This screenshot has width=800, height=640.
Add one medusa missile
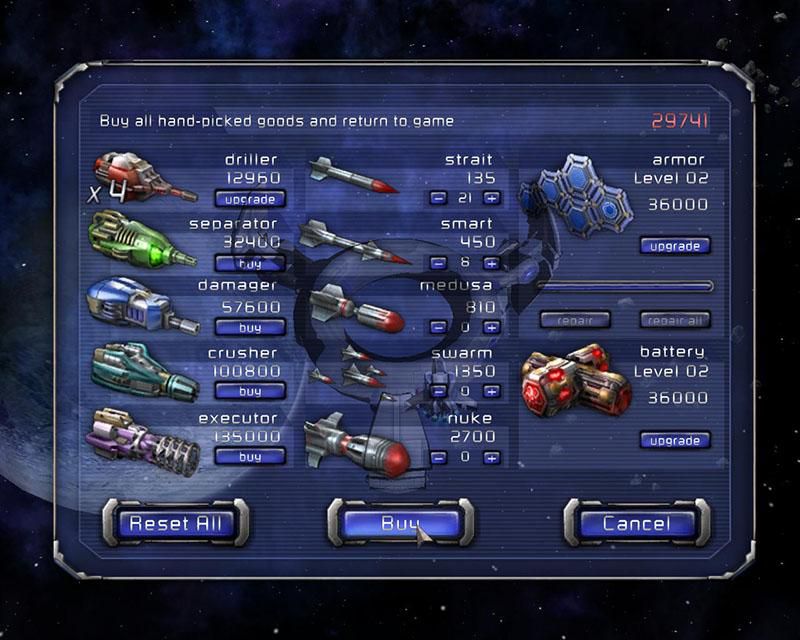pos(491,327)
